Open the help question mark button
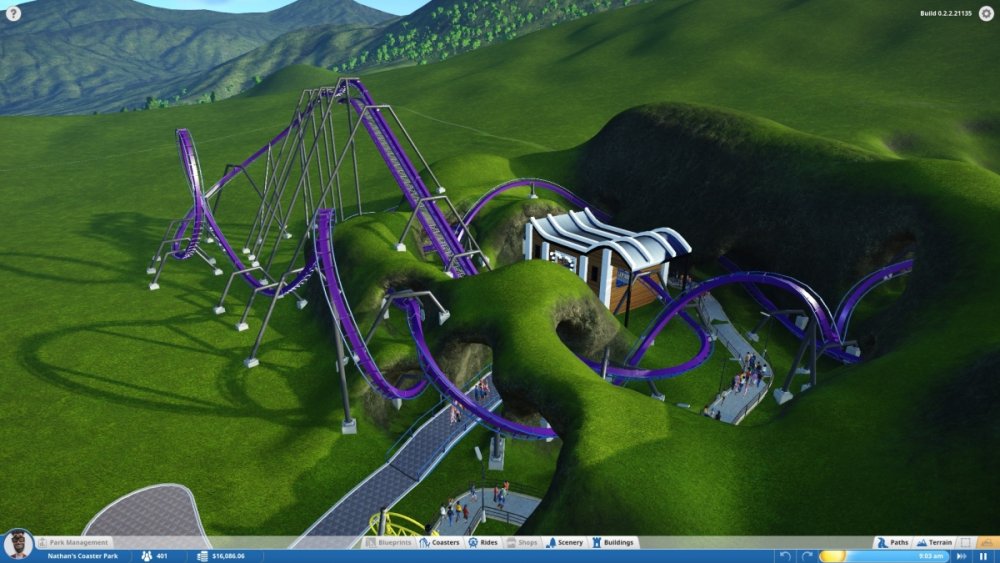 [13, 14]
